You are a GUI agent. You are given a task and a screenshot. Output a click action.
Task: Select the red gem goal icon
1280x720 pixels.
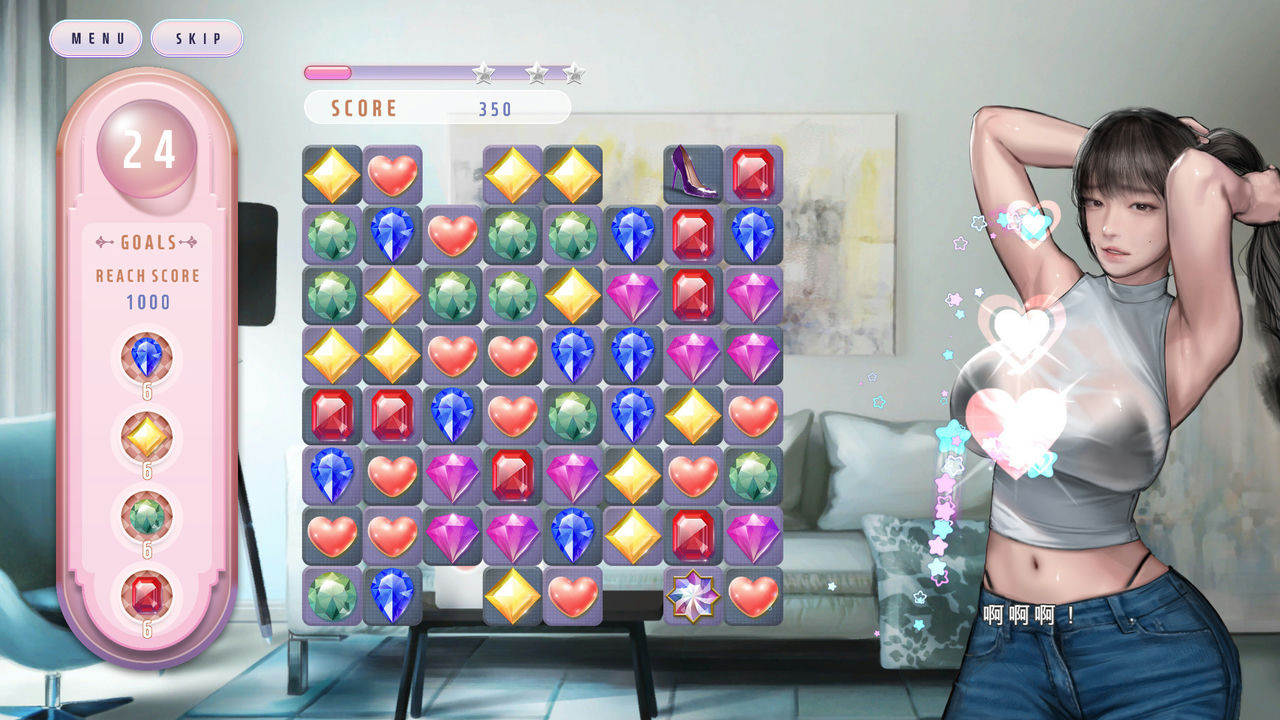click(146, 594)
